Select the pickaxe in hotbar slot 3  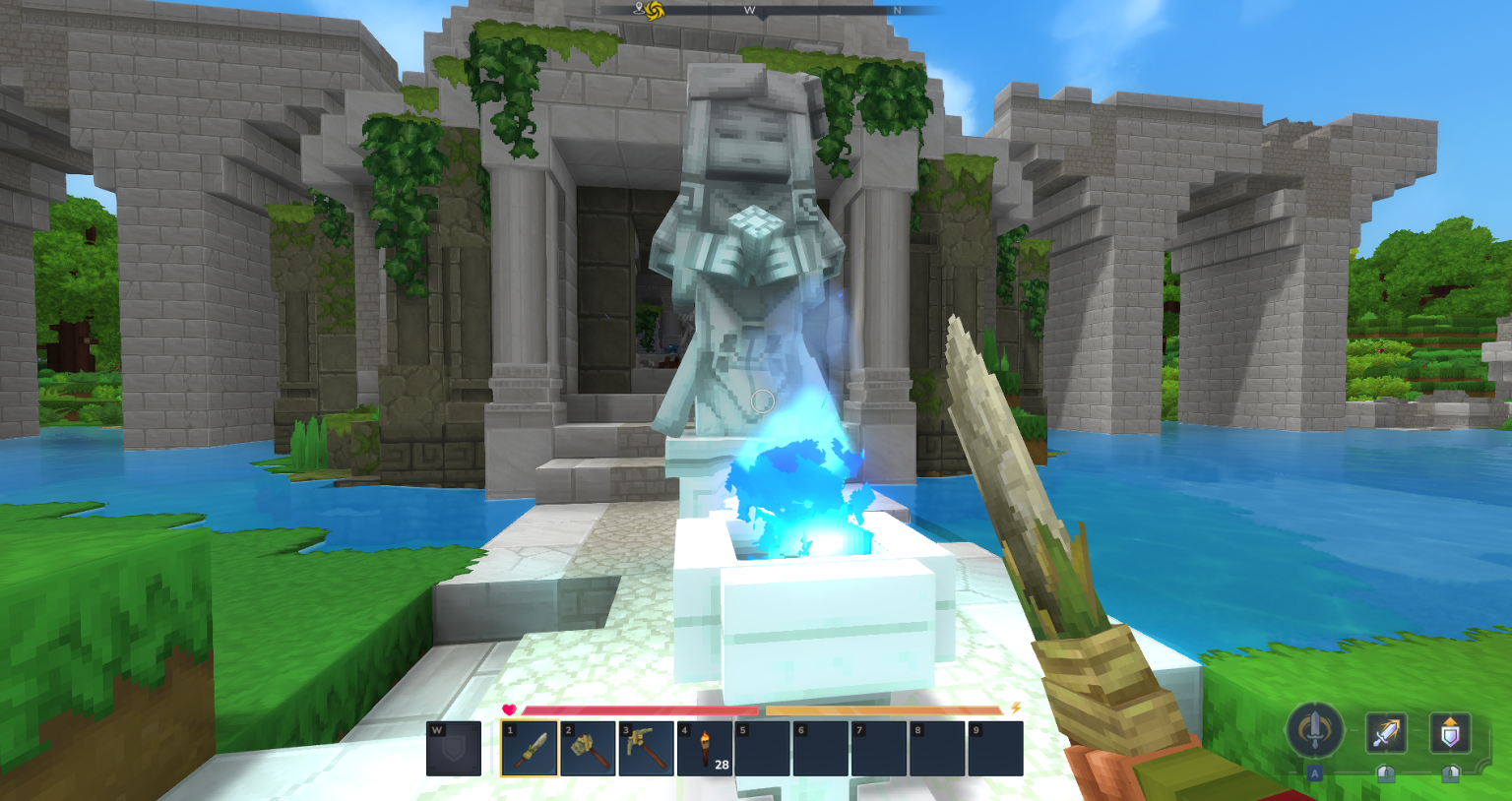point(649,748)
